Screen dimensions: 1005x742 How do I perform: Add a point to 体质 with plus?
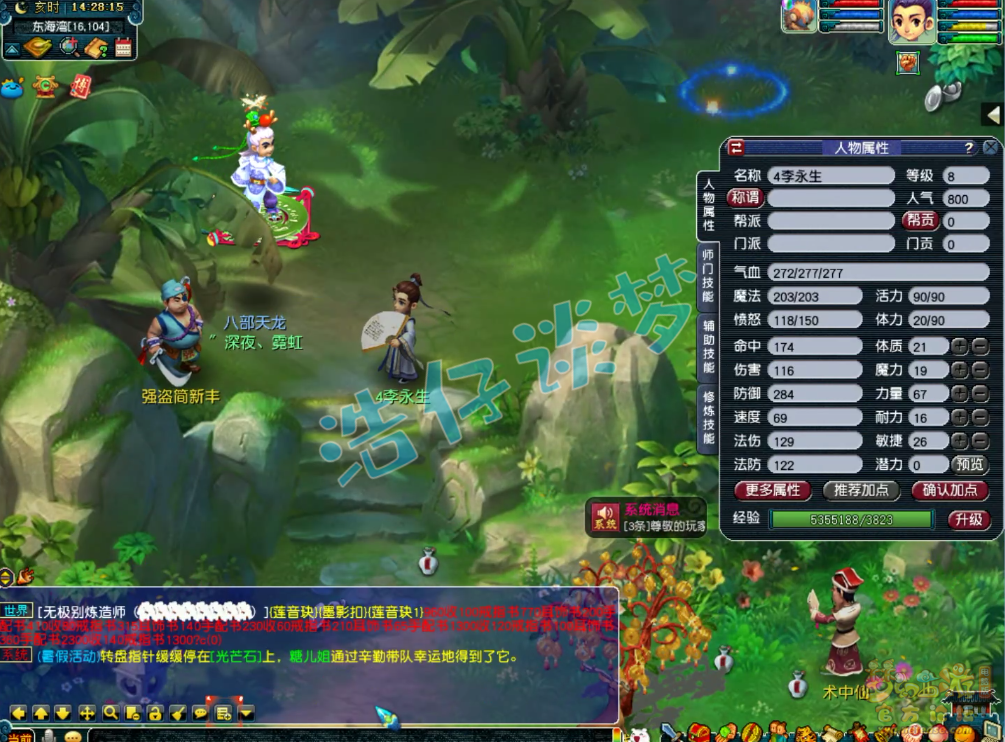point(959,347)
